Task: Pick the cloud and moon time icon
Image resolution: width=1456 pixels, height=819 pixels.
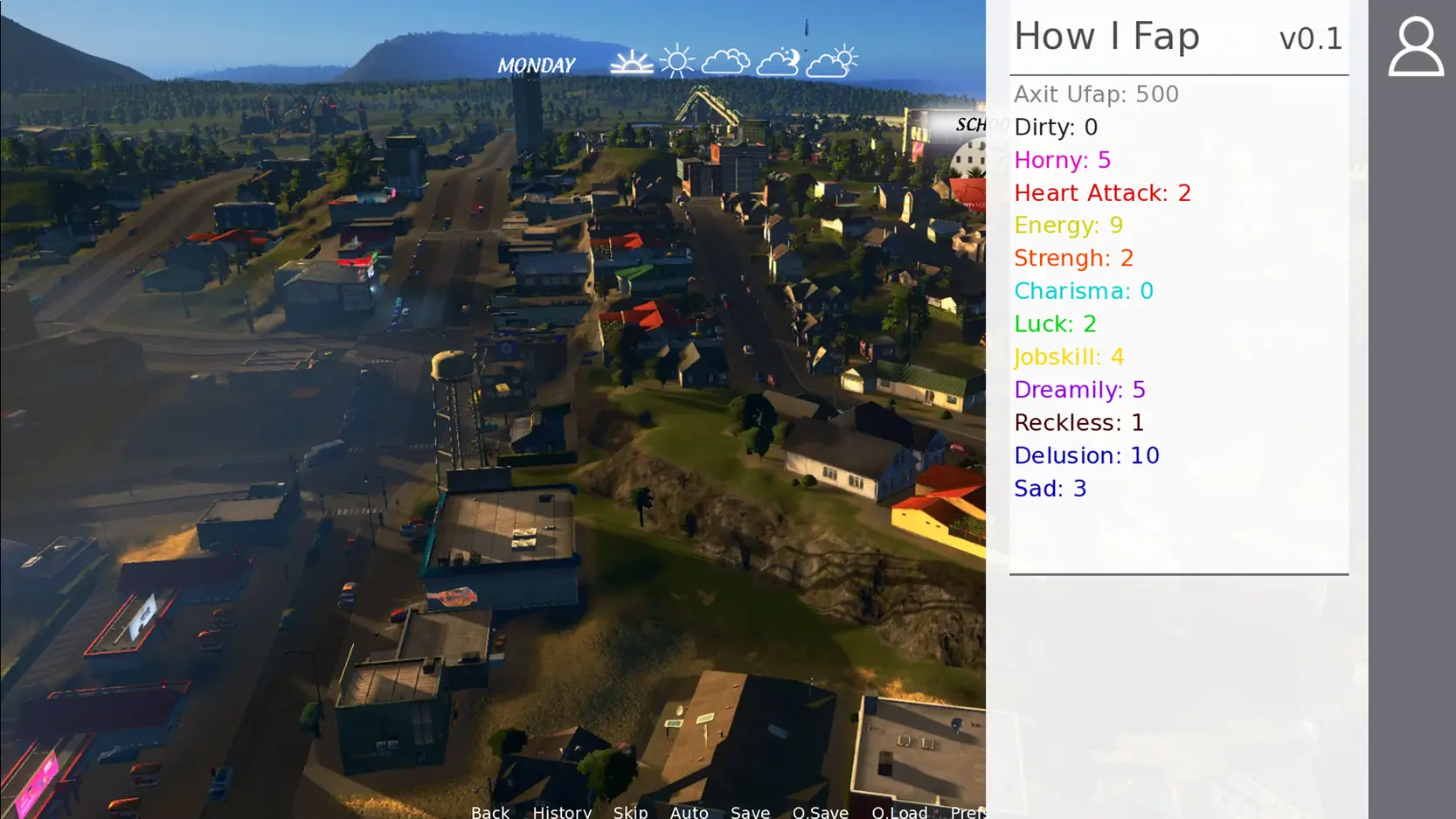Action: [777, 62]
